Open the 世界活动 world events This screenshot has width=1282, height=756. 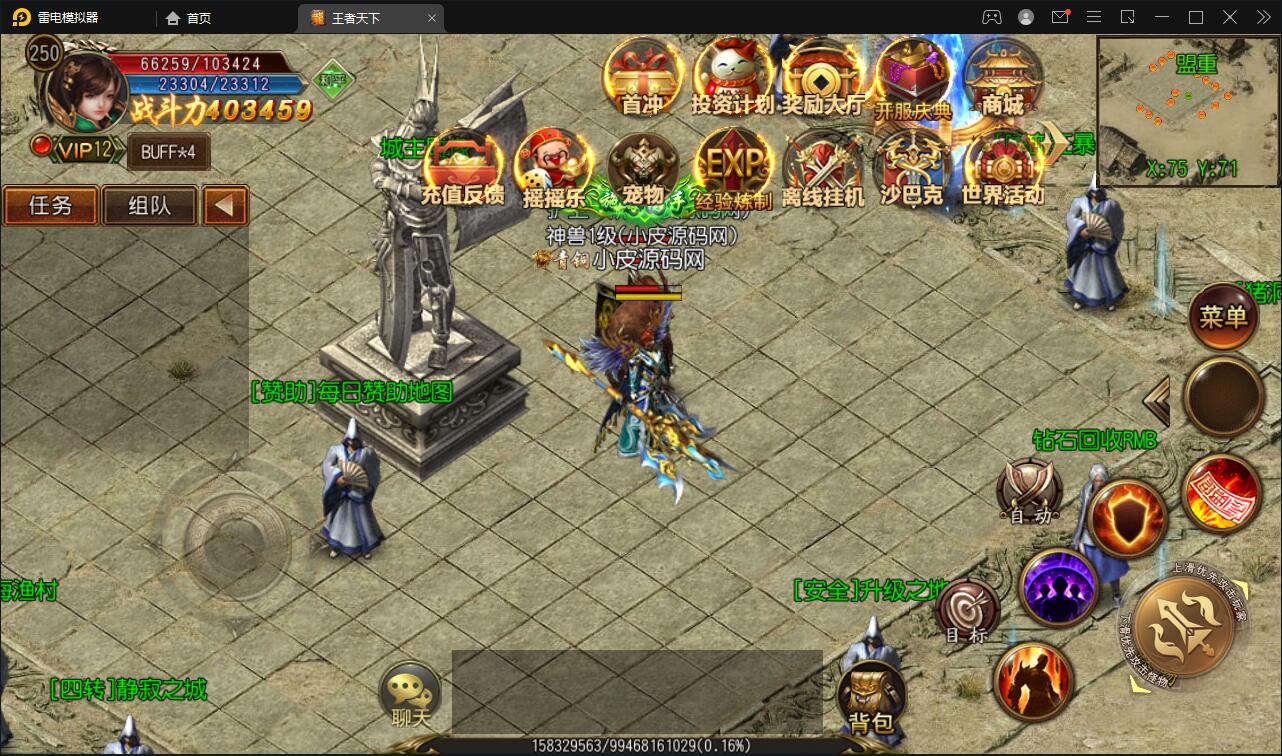click(1002, 166)
